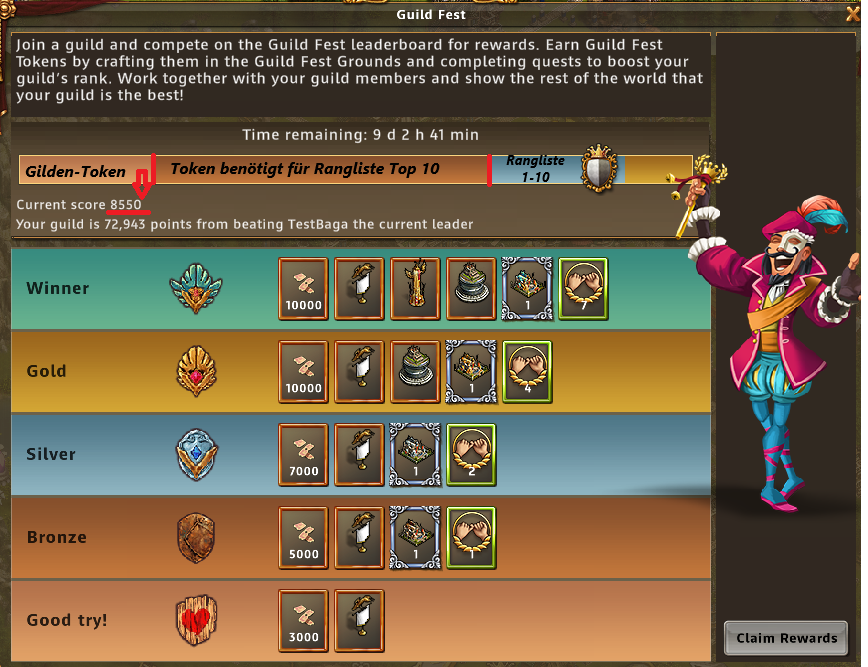The height and width of the screenshot is (667, 868).
Task: Select the Silver rank shield emblem
Action: click(x=195, y=454)
